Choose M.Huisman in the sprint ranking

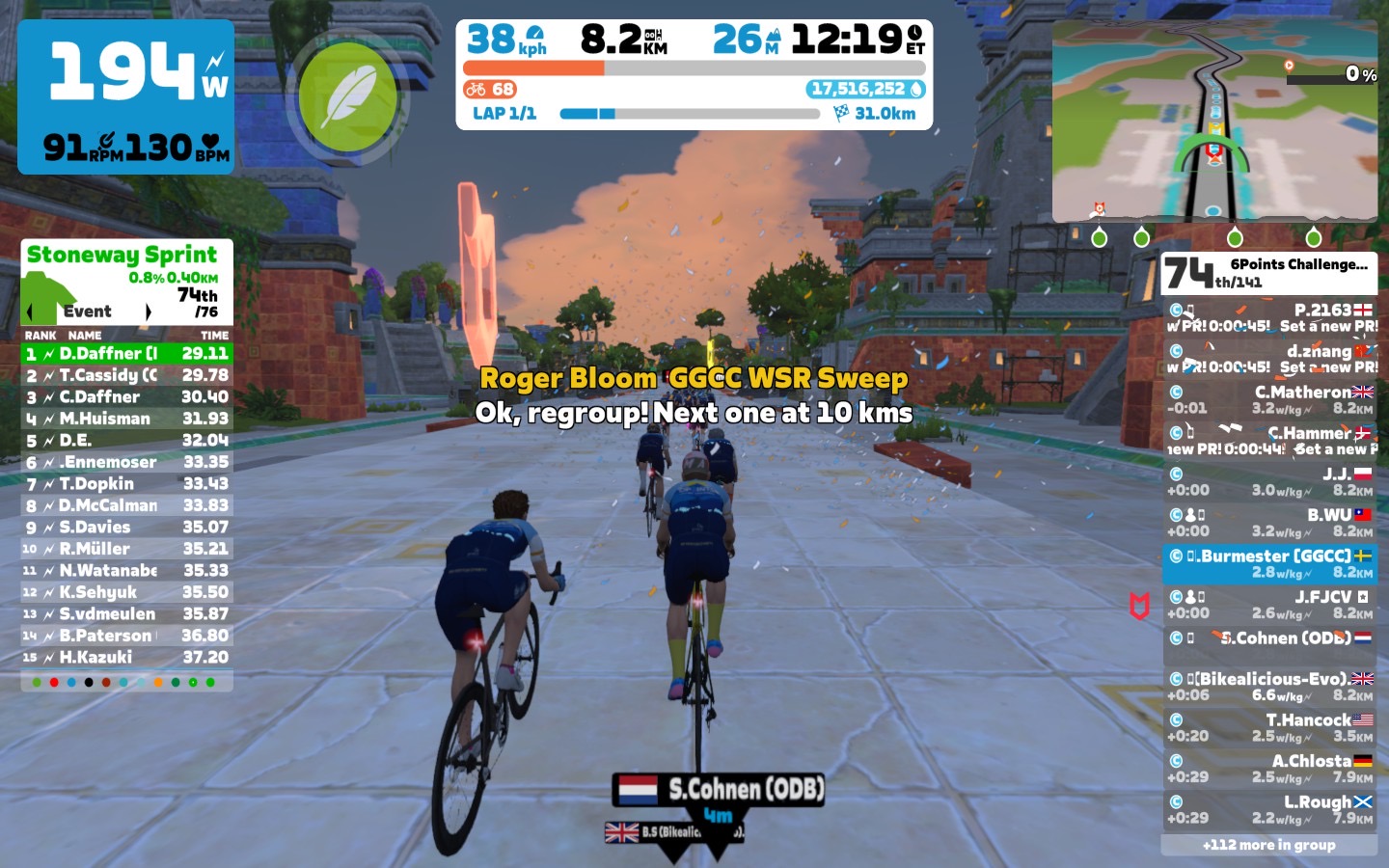[x=126, y=419]
